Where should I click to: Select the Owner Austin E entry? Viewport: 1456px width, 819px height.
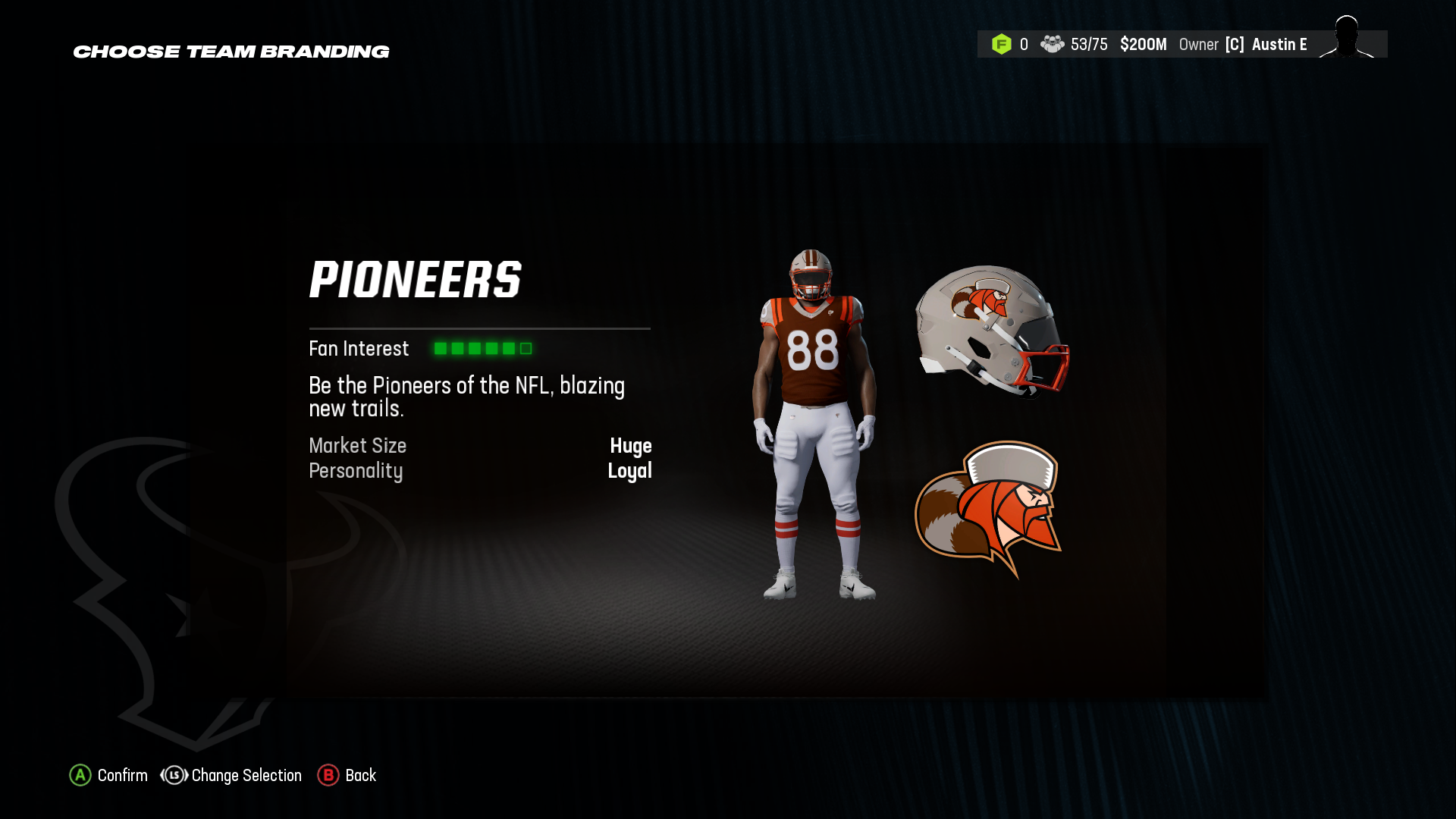point(1279,44)
